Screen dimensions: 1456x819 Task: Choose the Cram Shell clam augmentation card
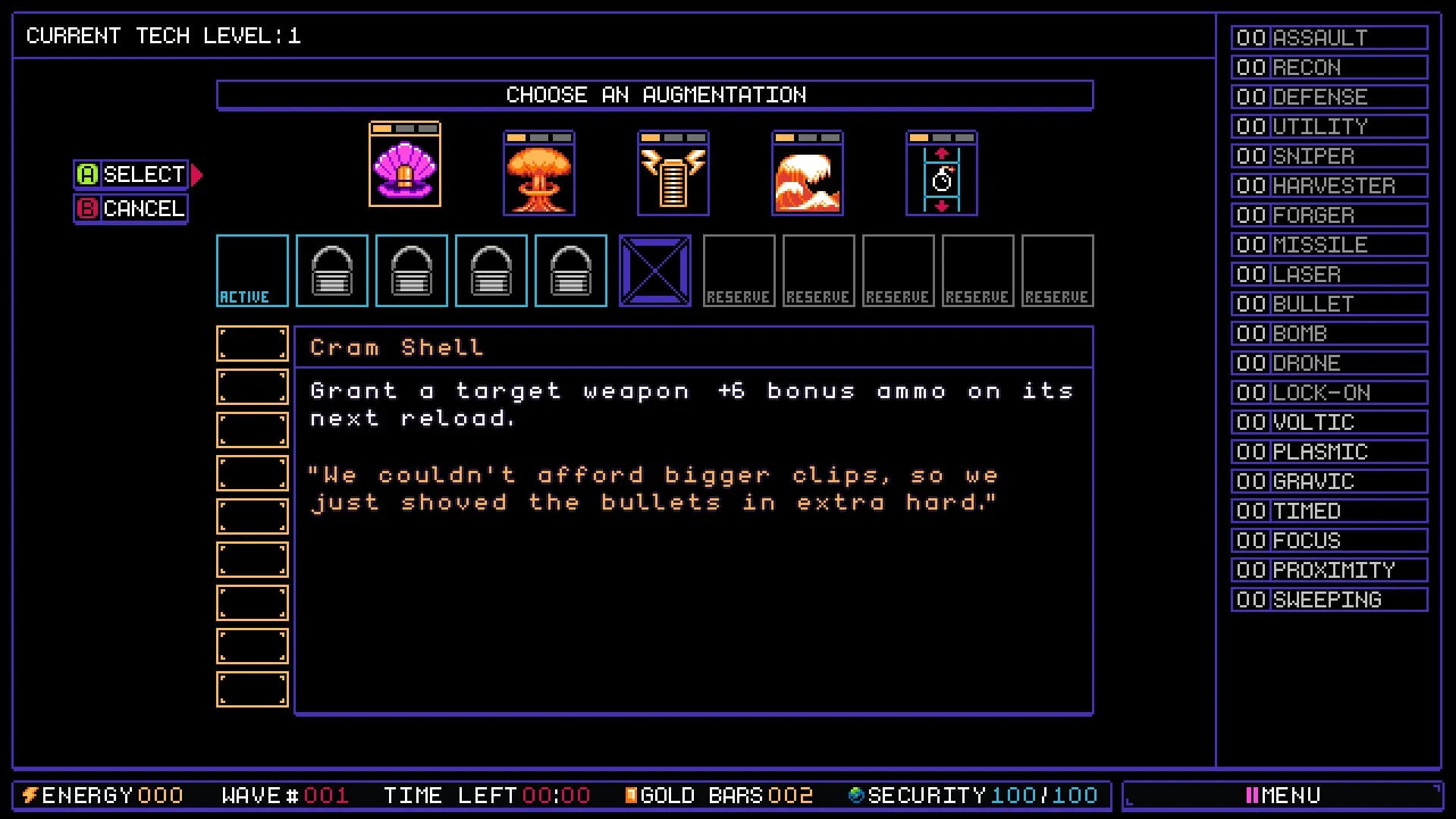(x=405, y=165)
